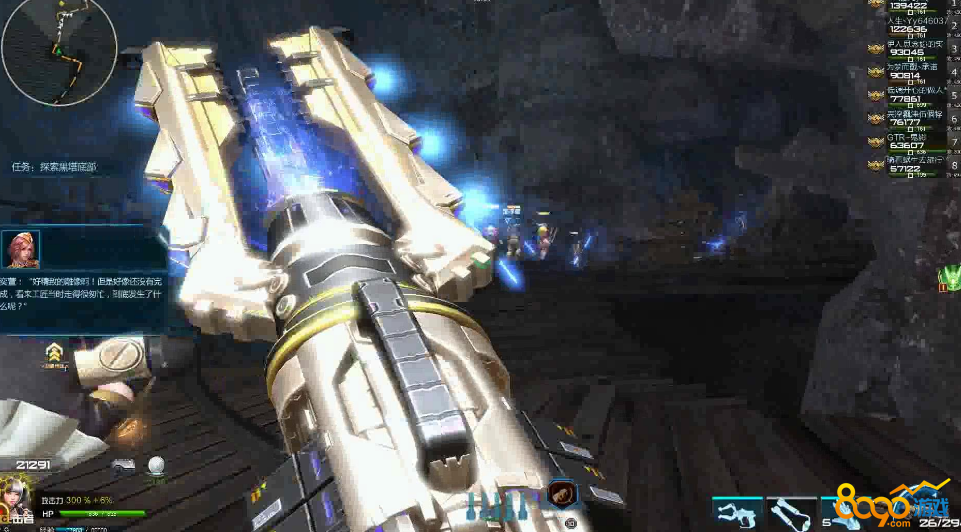
Task: Click the gun buff icon
Action: click(x=123, y=465)
